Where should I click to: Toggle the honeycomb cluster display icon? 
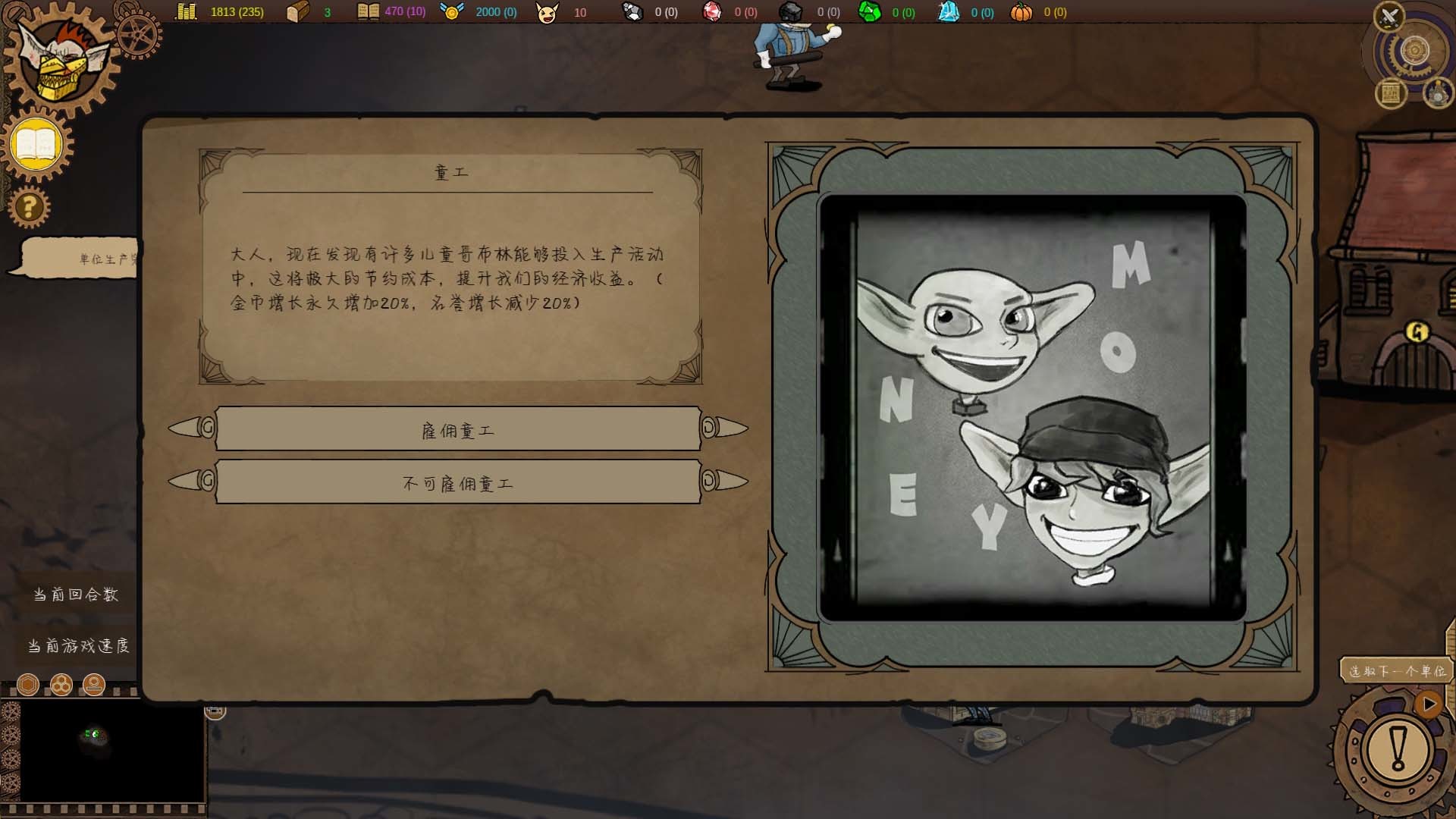click(61, 684)
